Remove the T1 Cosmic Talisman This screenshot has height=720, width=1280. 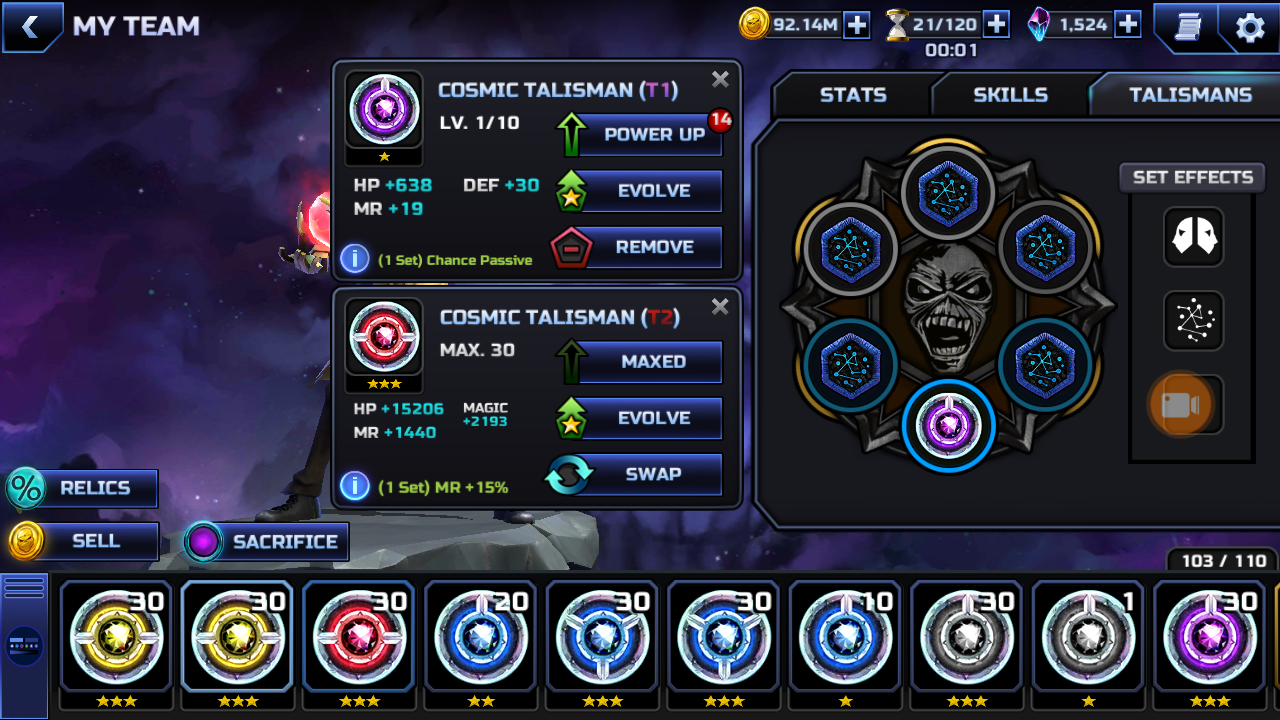click(x=652, y=247)
